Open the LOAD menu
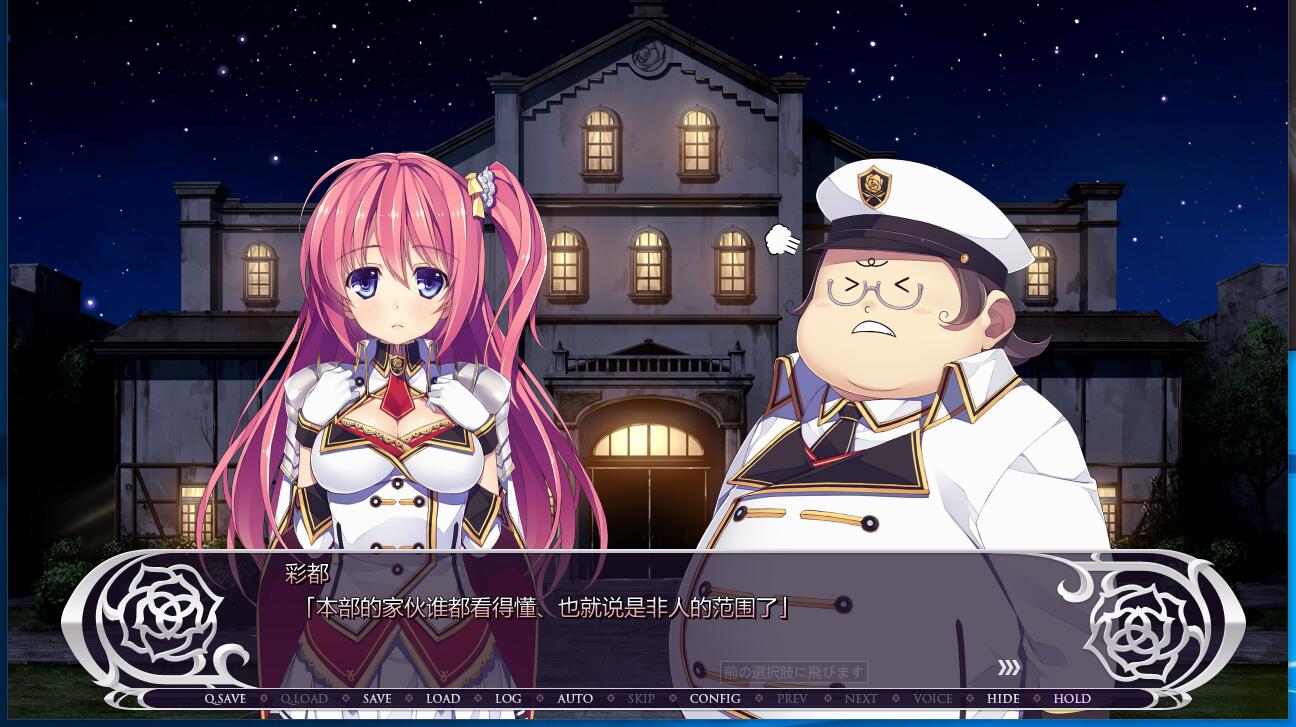1296x727 pixels. click(443, 699)
